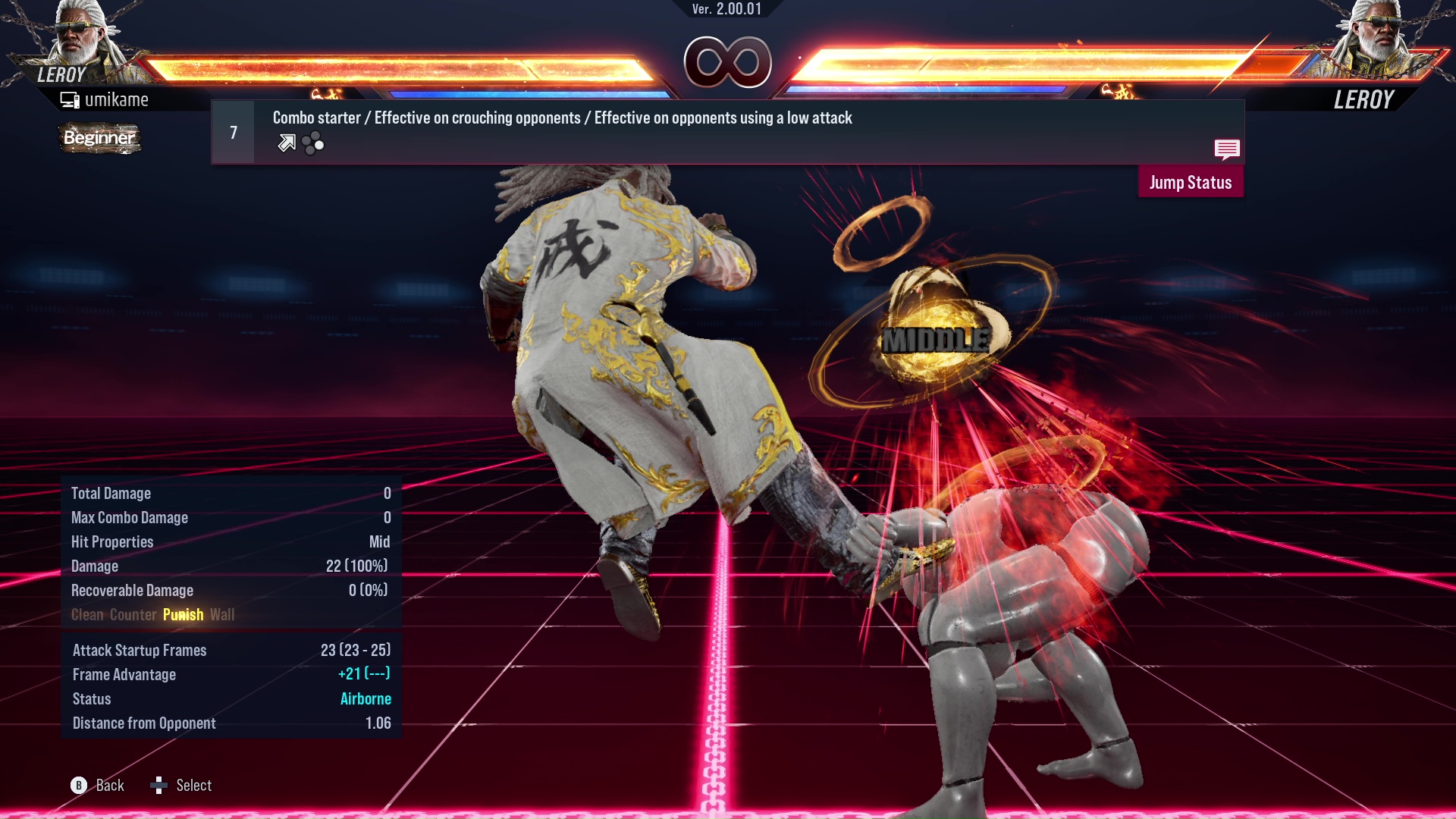Switch to the Wall indicator tab
This screenshot has height=819, width=1456.
222,614
